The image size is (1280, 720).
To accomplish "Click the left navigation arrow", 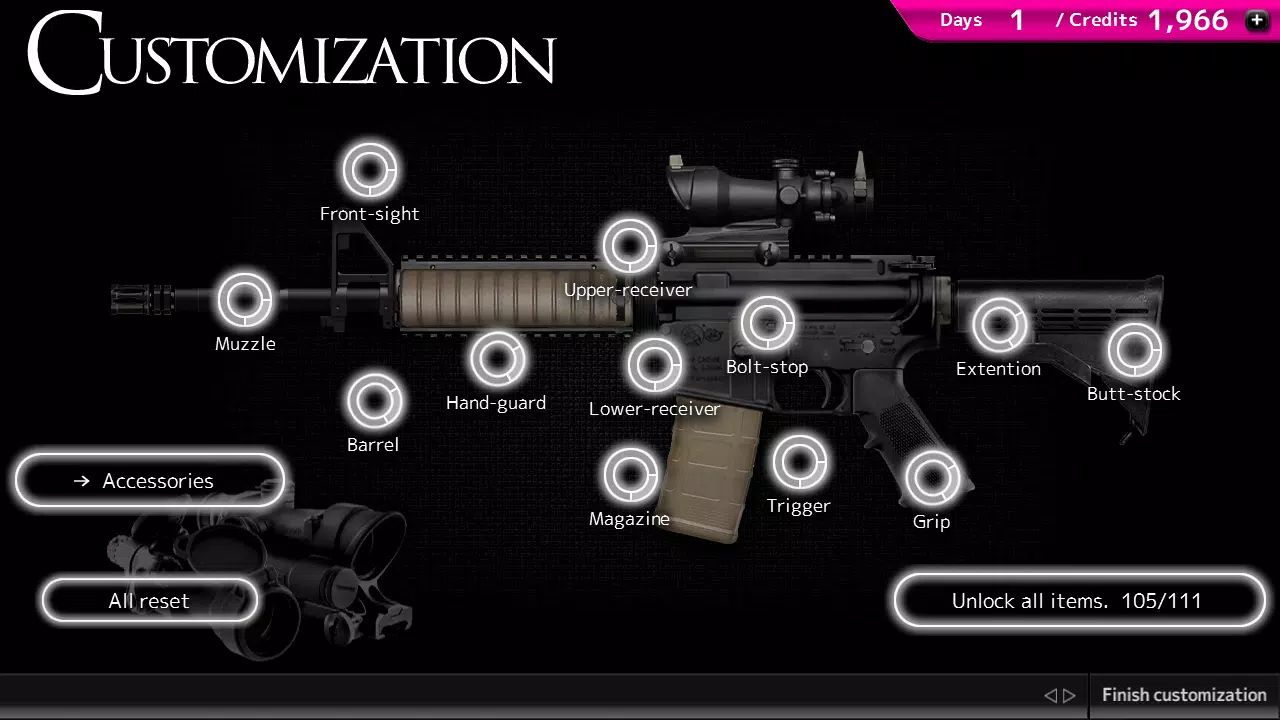I will tap(1049, 694).
